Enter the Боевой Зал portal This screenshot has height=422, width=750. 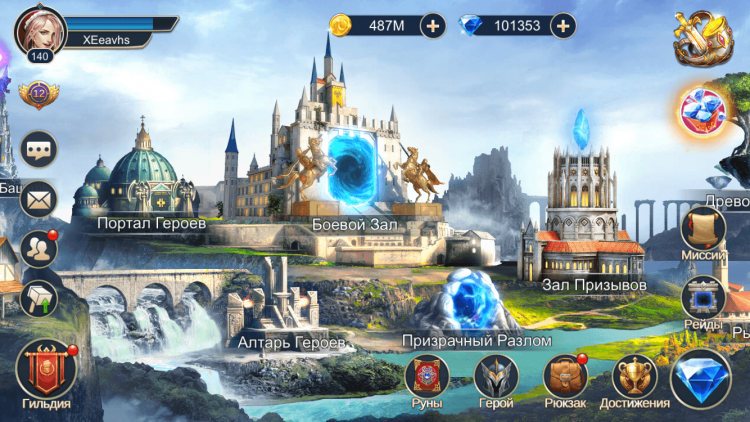pos(354,165)
